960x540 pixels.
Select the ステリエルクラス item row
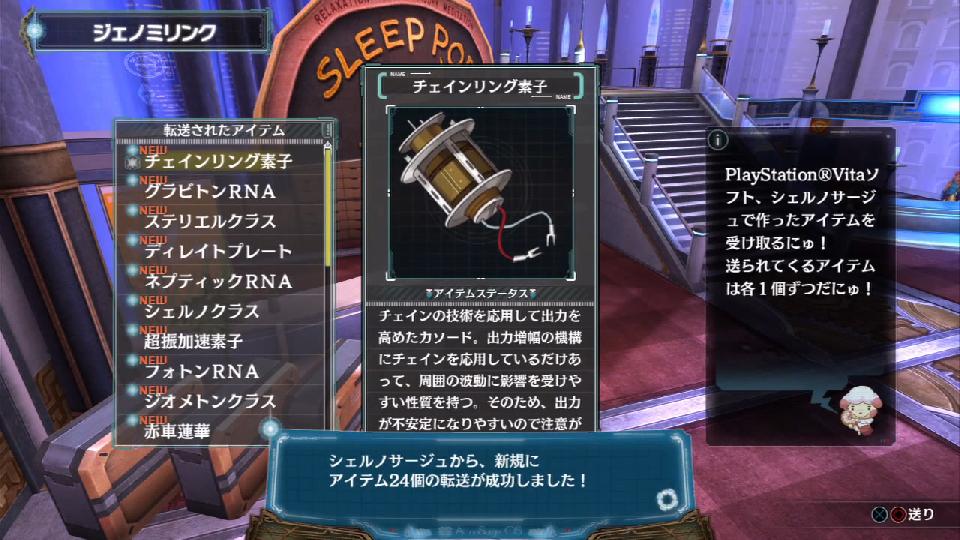[210, 221]
